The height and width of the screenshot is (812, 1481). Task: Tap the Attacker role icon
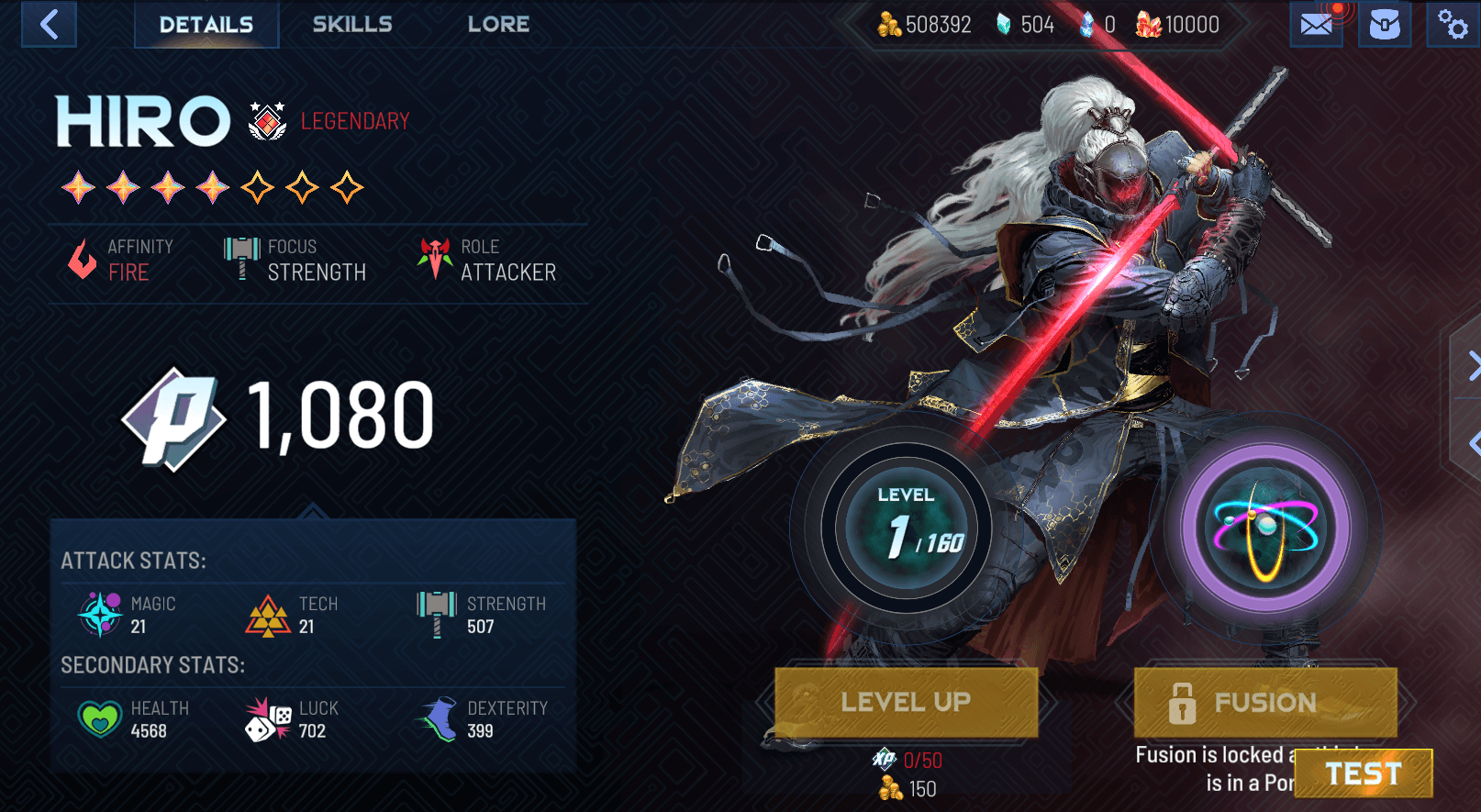point(435,260)
